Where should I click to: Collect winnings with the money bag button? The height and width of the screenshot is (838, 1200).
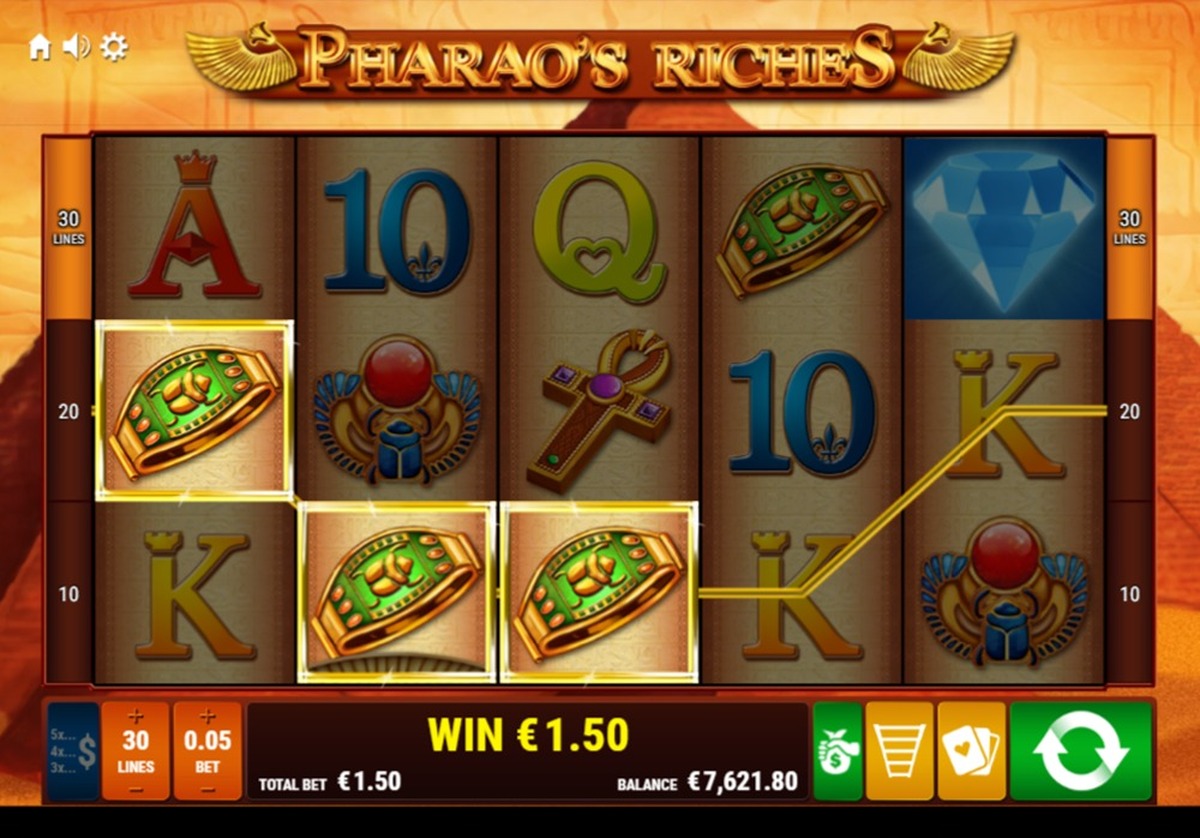click(x=837, y=751)
